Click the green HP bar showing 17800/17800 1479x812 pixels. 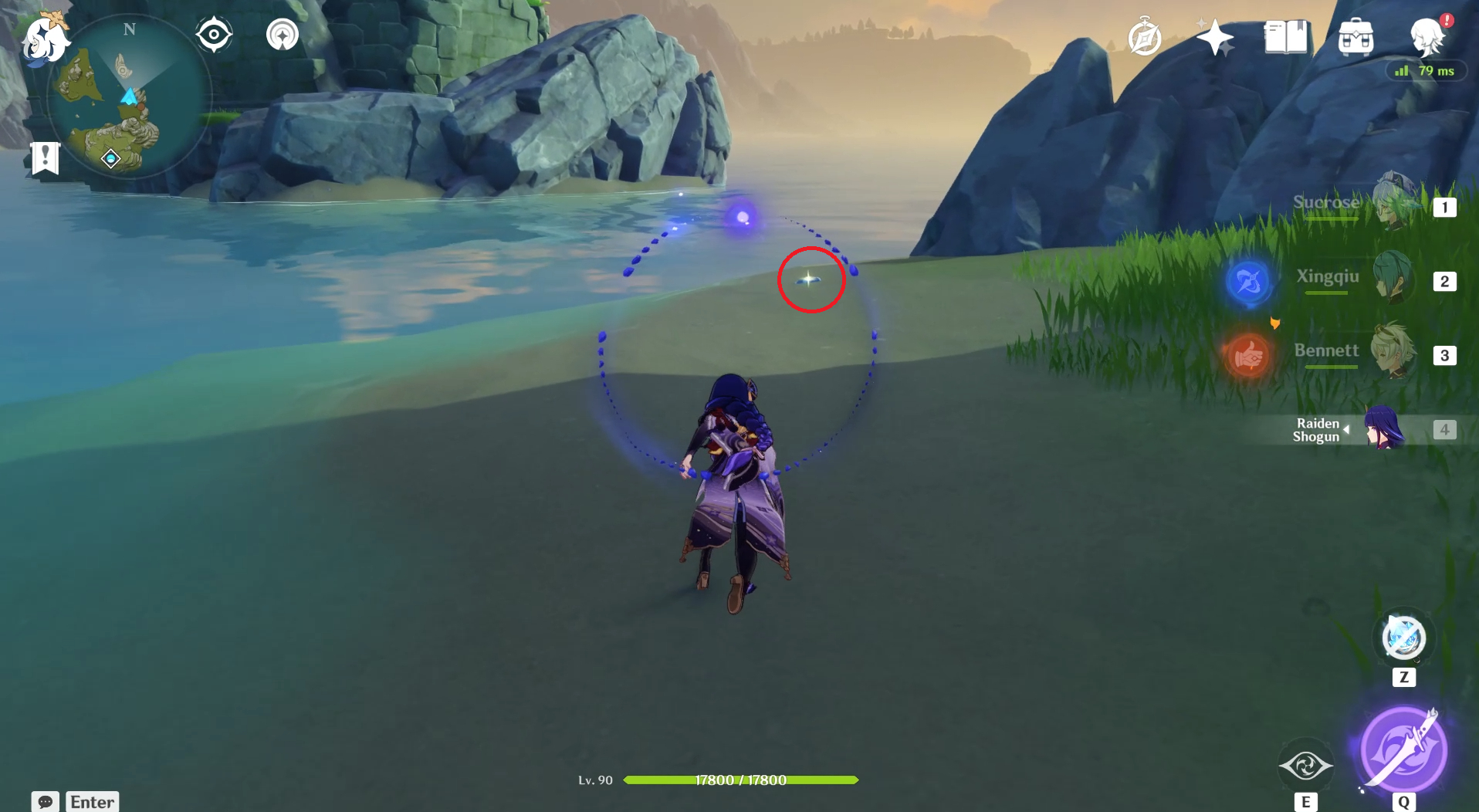point(741,780)
